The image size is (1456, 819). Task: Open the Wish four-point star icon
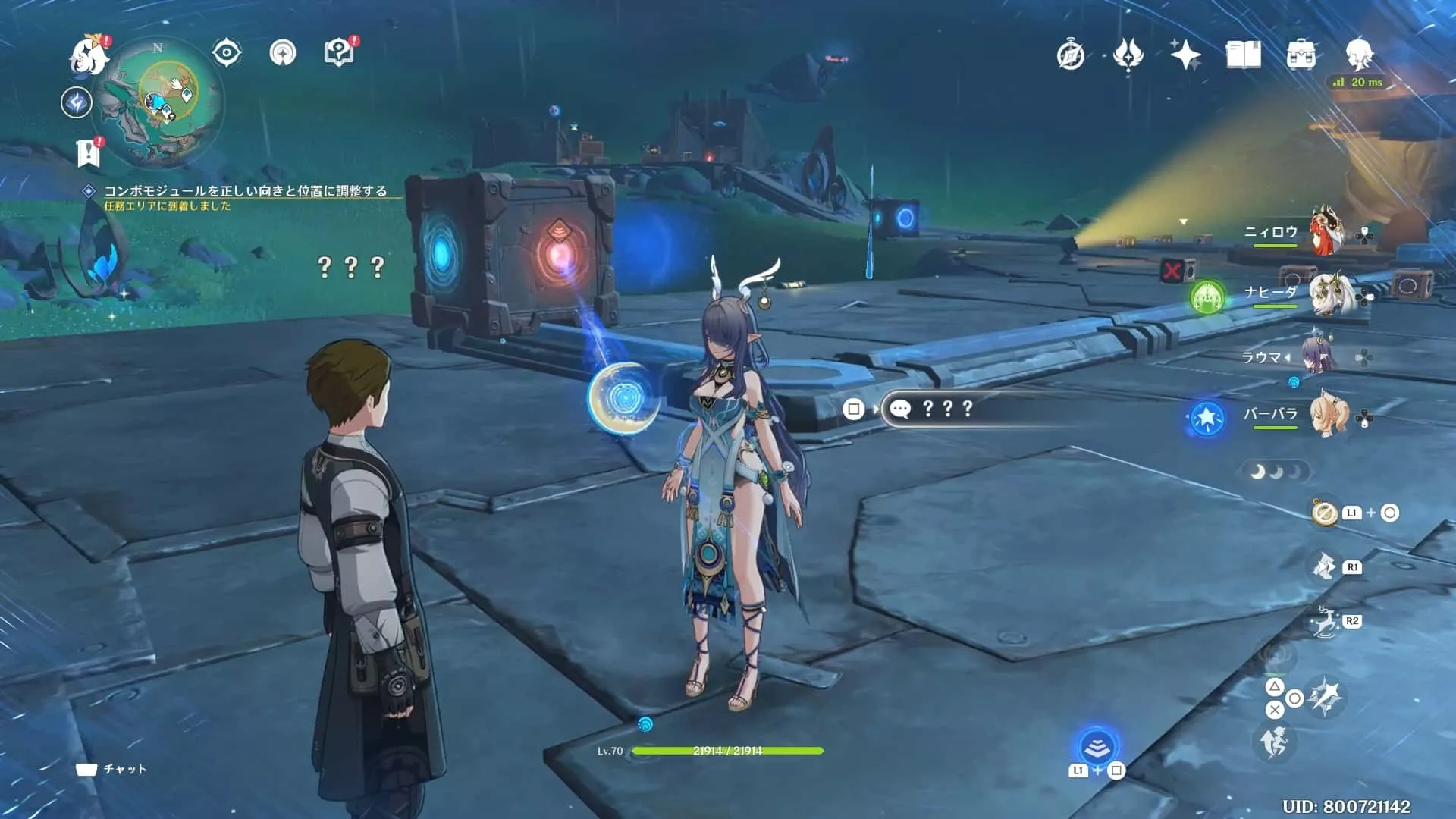[x=1185, y=55]
